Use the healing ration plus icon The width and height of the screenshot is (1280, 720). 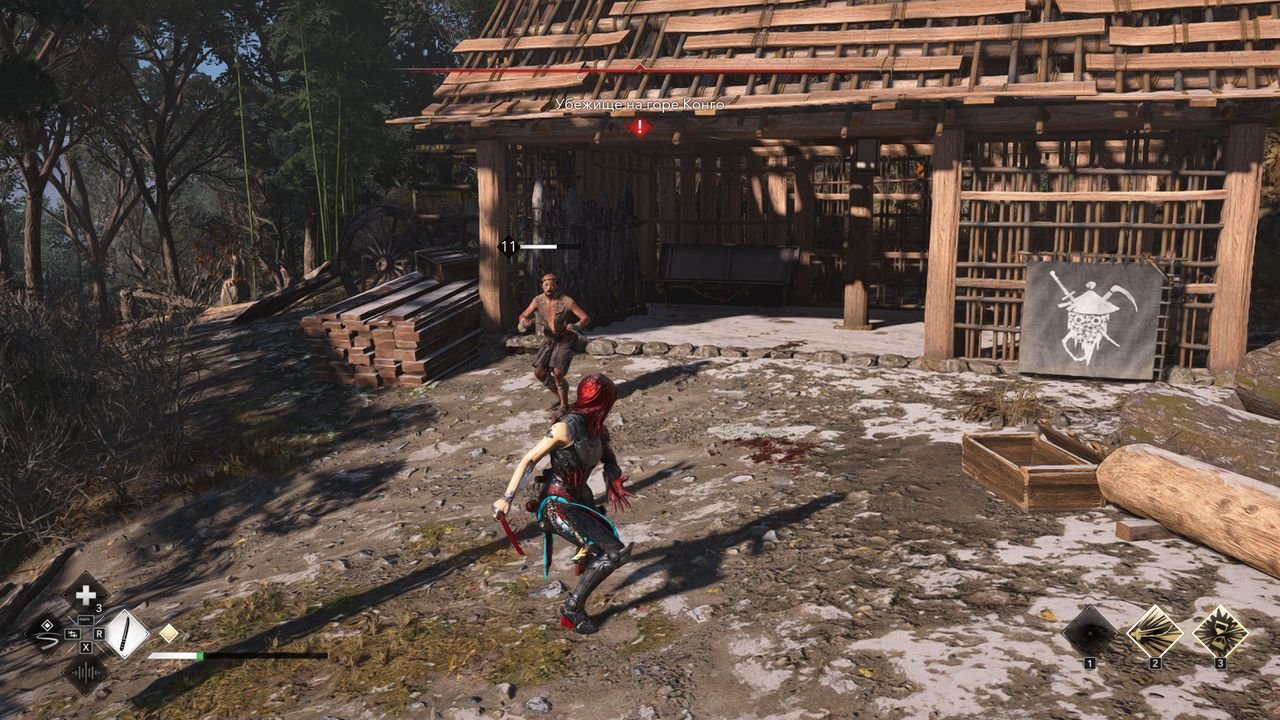tap(86, 592)
